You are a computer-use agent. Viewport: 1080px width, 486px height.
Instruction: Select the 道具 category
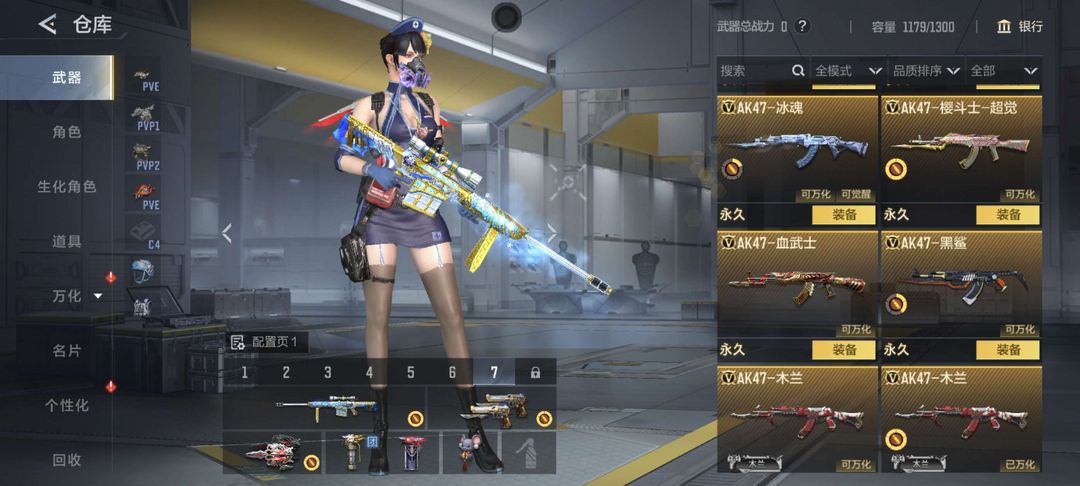click(x=66, y=241)
